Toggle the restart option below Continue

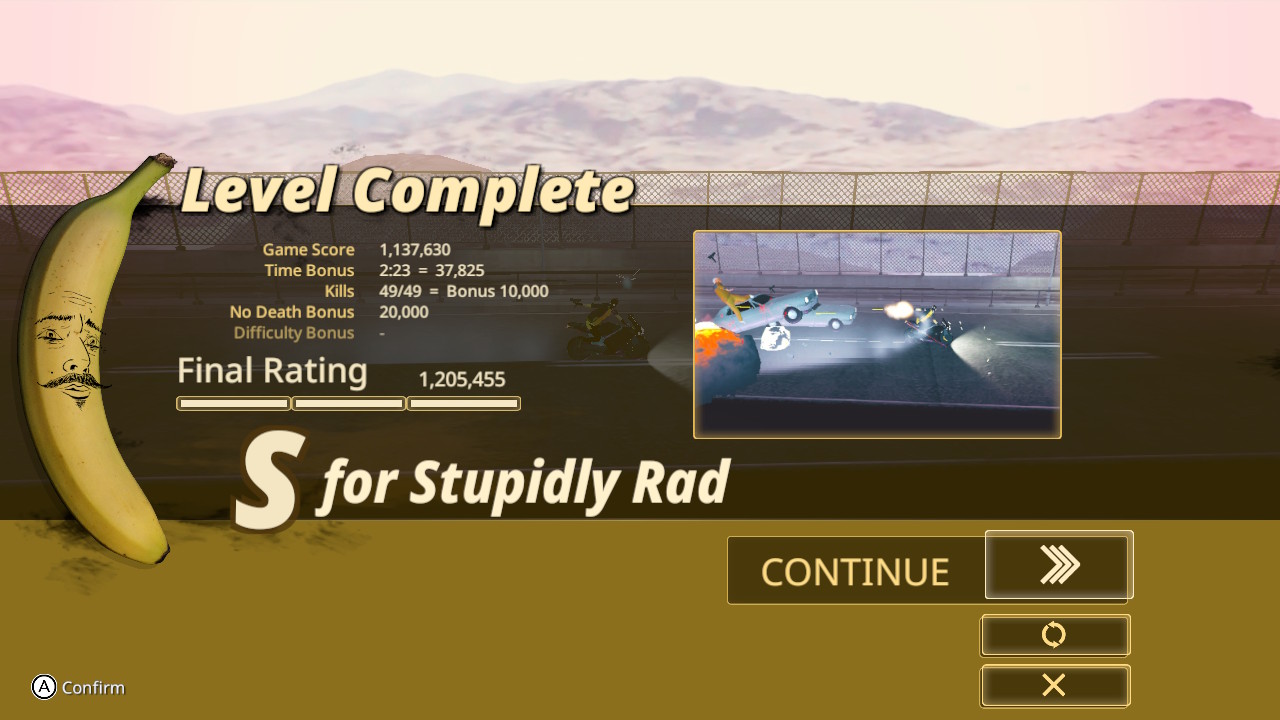[x=1054, y=635]
